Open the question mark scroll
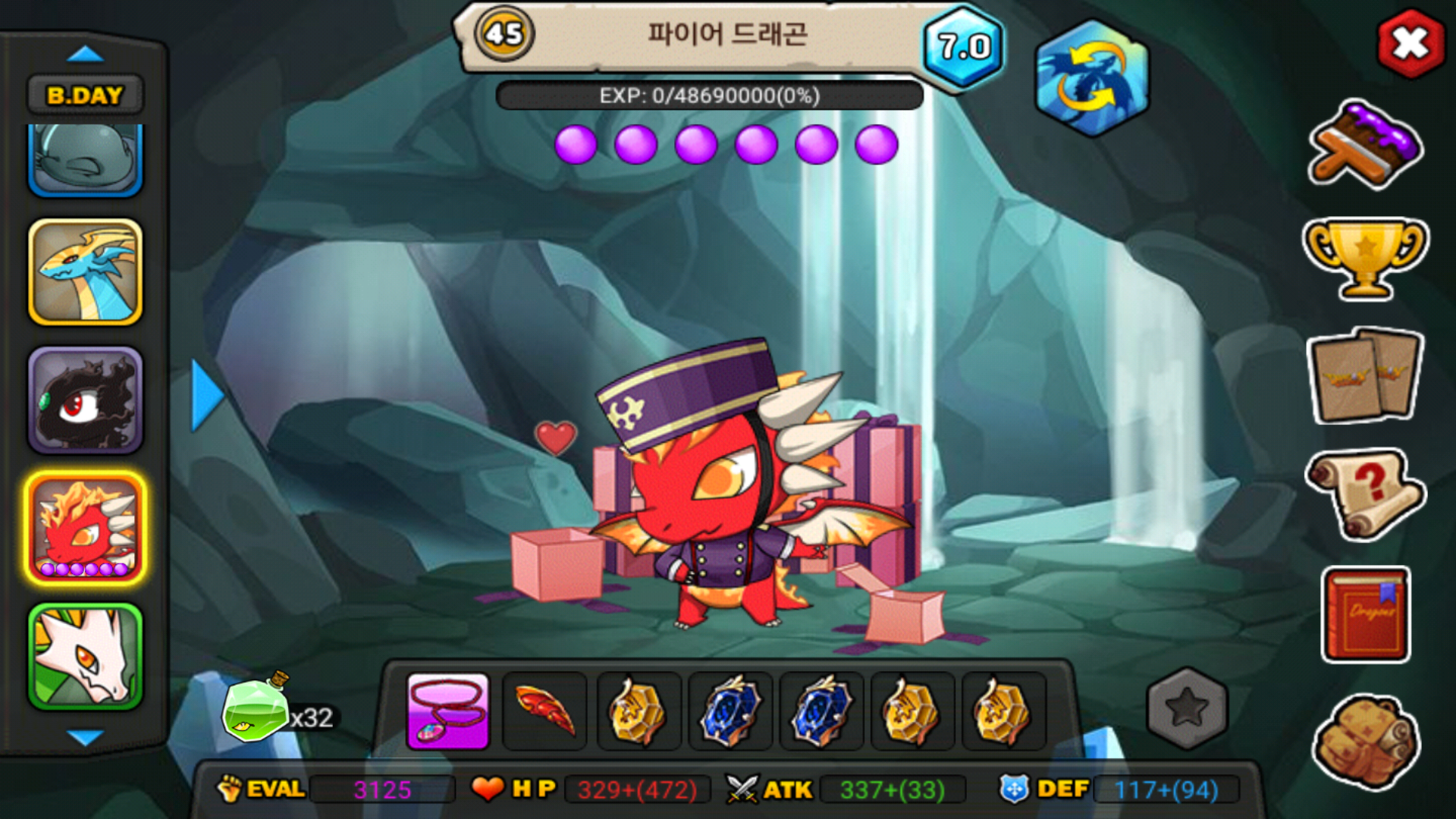This screenshot has height=819, width=1456. pyautogui.click(x=1364, y=493)
